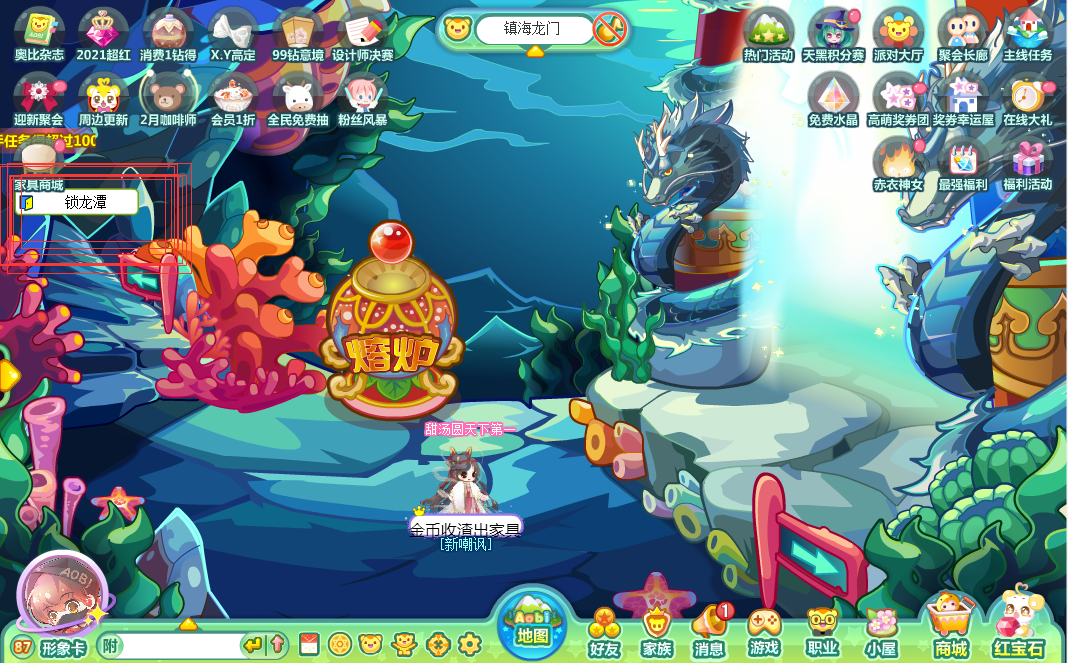The height and width of the screenshot is (663, 1068).
Task: Open the 奥比杂志 magazine icon
Action: coord(39,34)
